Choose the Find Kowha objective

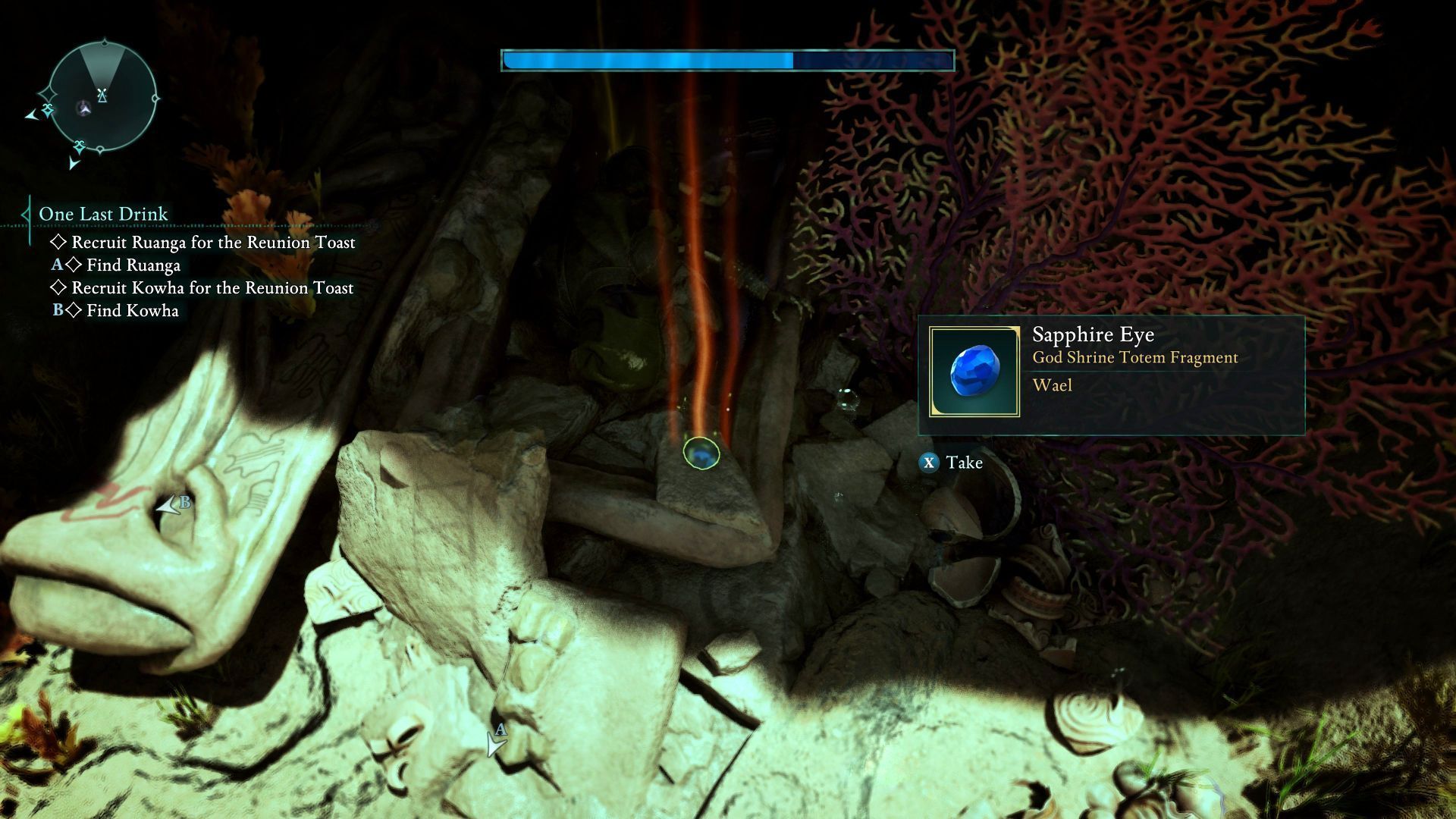132,311
